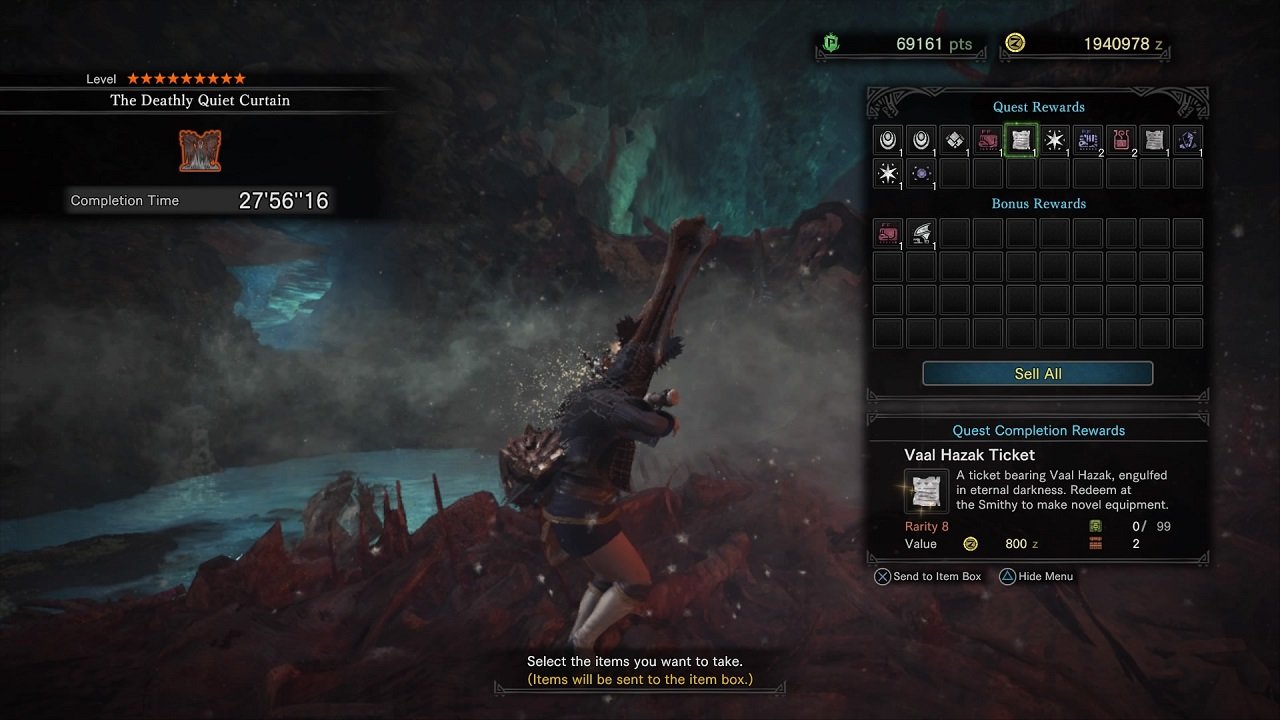Pick the red voucher in Quest Rewards

pos(988,141)
